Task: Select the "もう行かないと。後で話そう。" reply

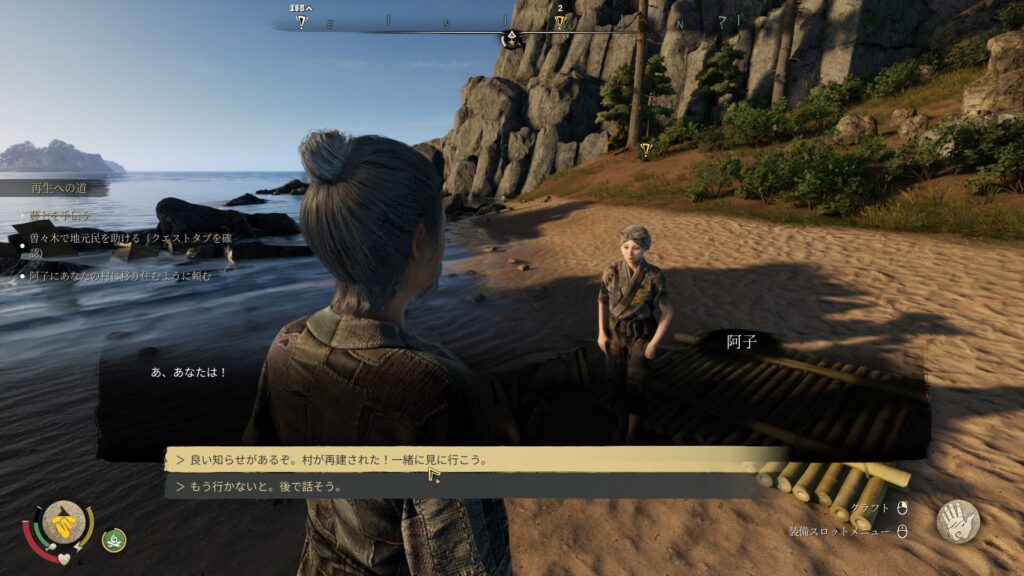Action: (x=258, y=487)
